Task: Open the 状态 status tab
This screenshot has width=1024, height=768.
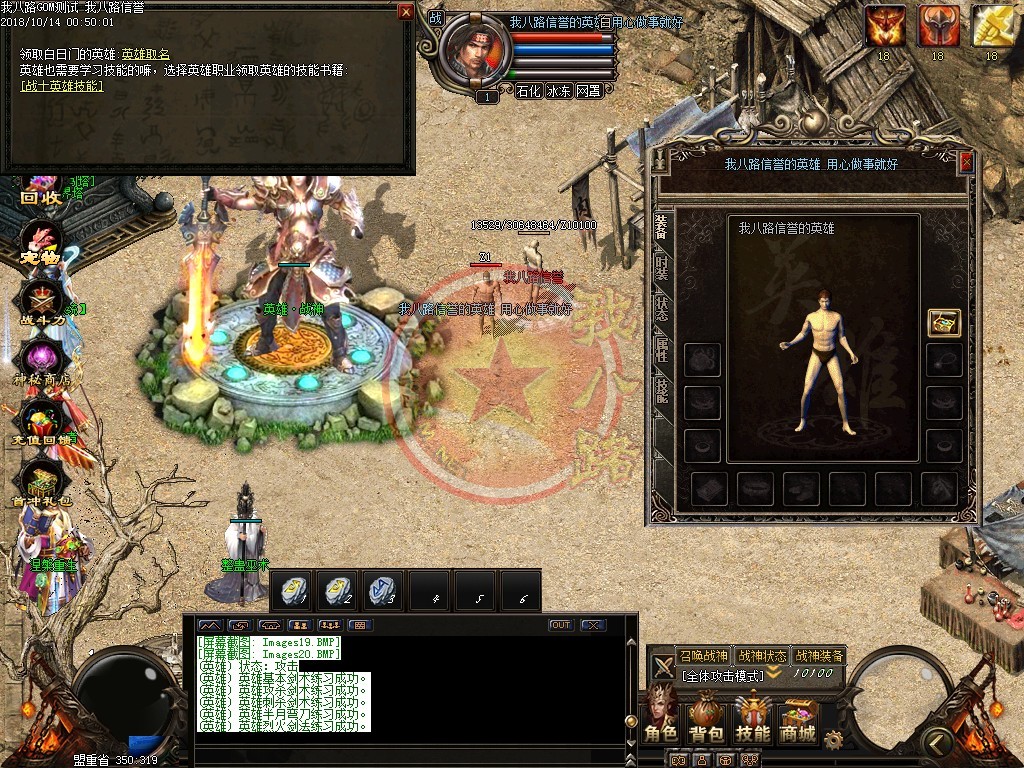Action: [x=662, y=308]
